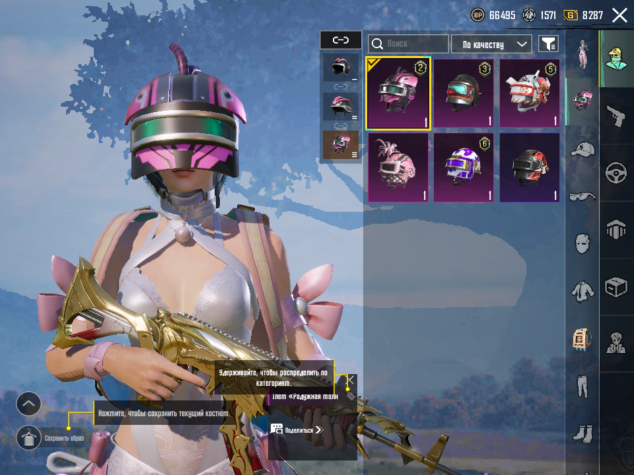Click the "Поделиться" share button
This screenshot has height=475, width=634.
297,429
